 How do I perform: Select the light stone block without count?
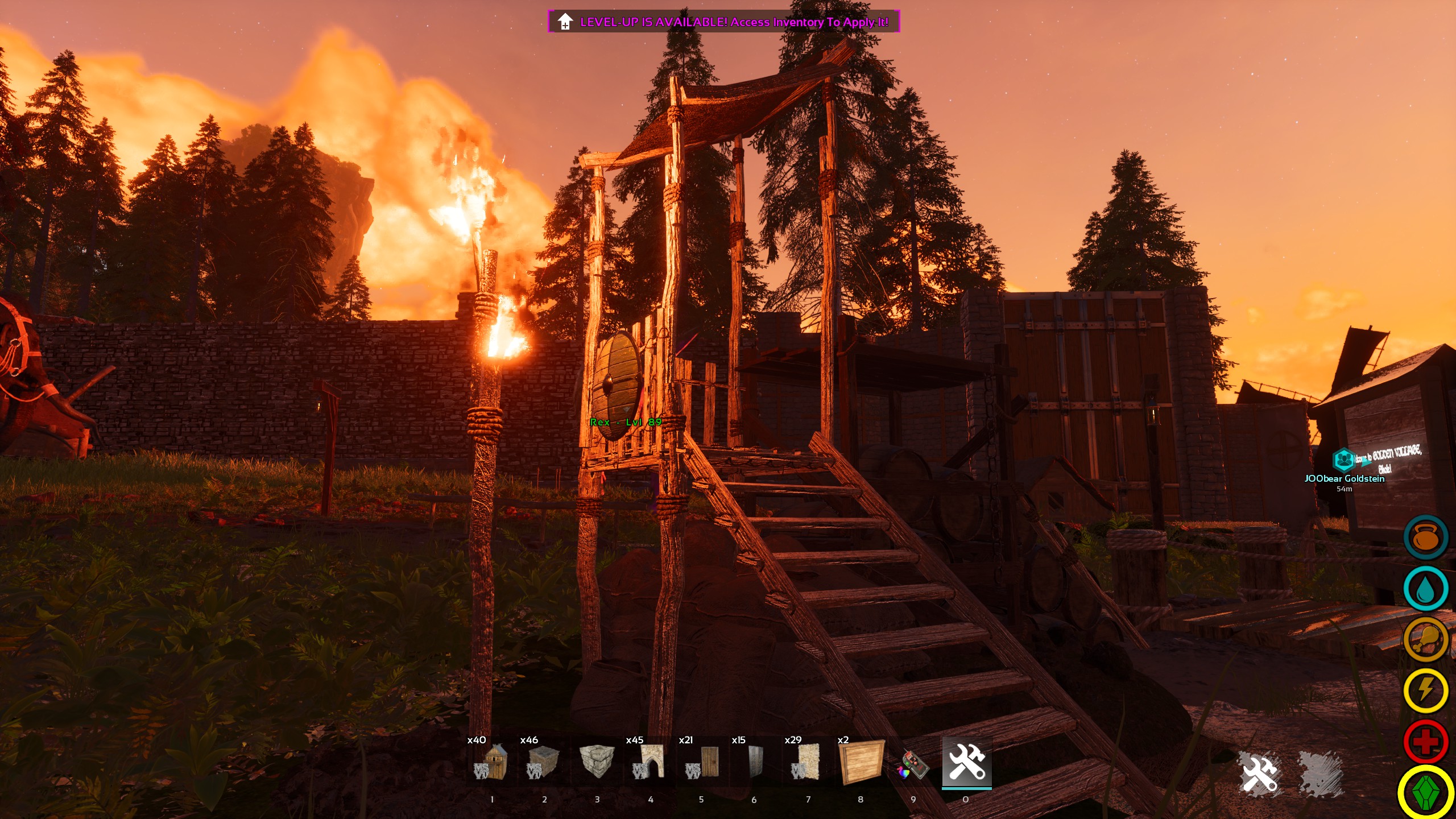click(597, 763)
